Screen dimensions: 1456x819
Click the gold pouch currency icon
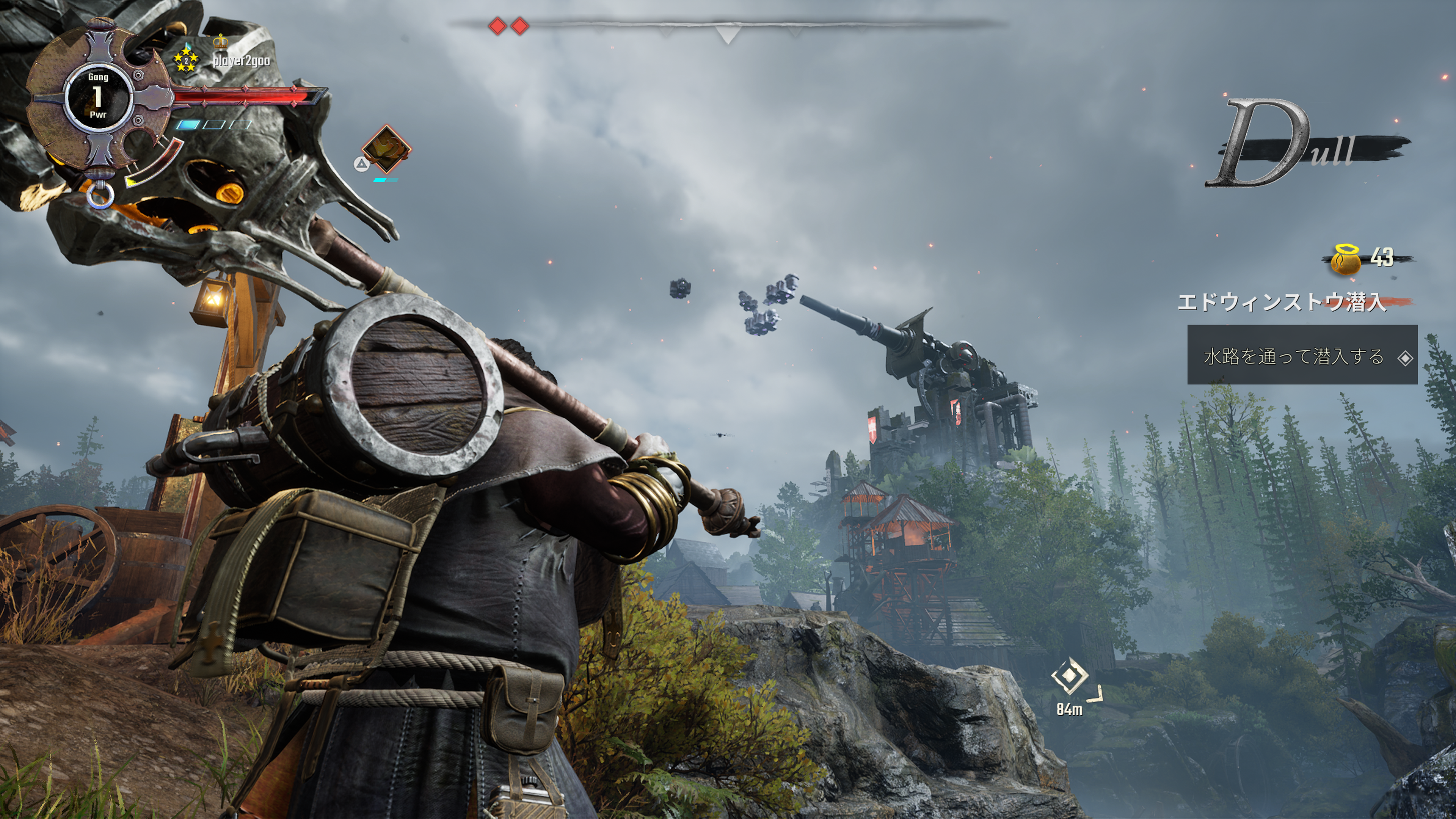pyautogui.click(x=1346, y=260)
